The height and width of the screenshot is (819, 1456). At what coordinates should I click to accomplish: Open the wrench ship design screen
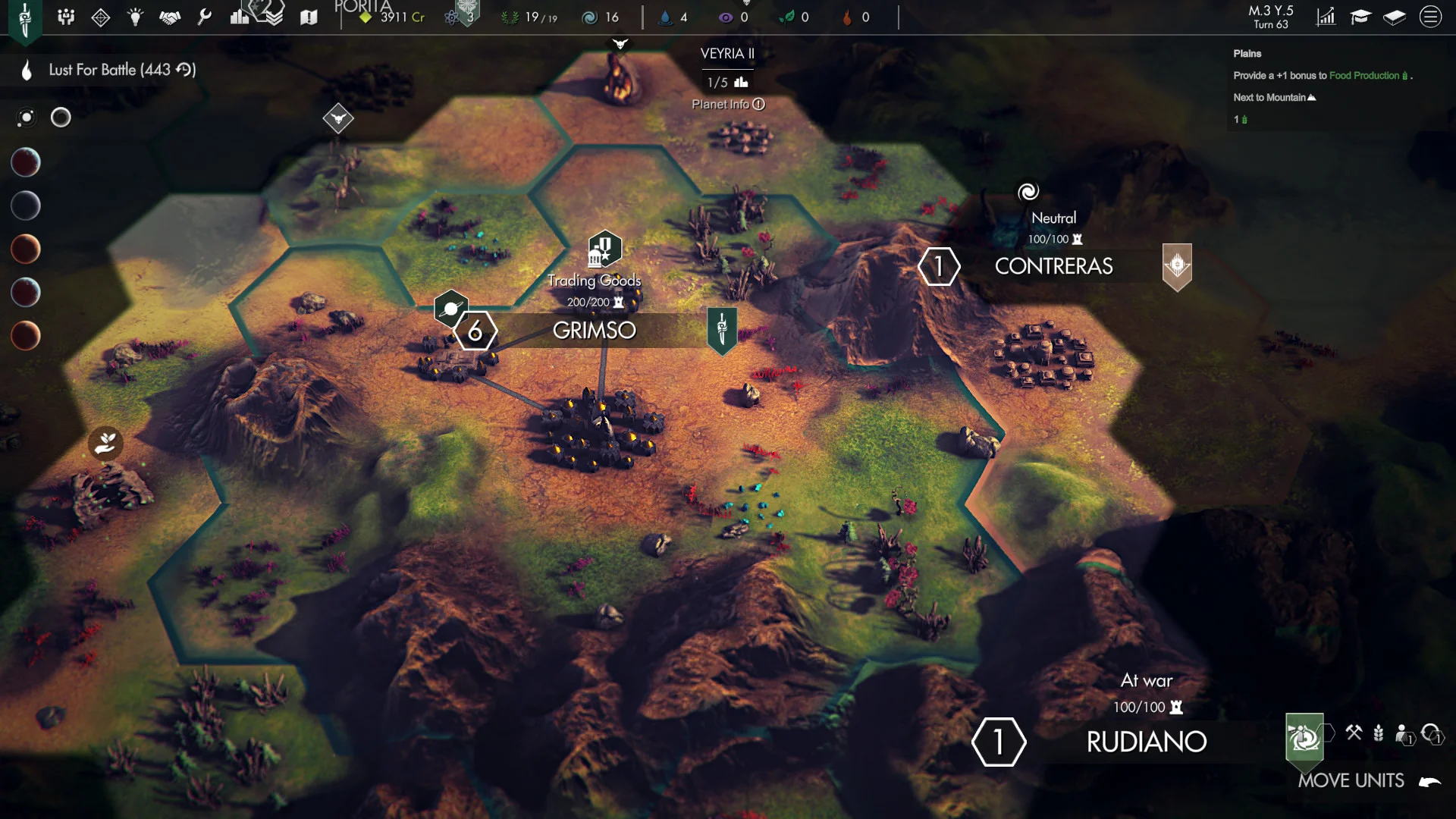pos(204,17)
